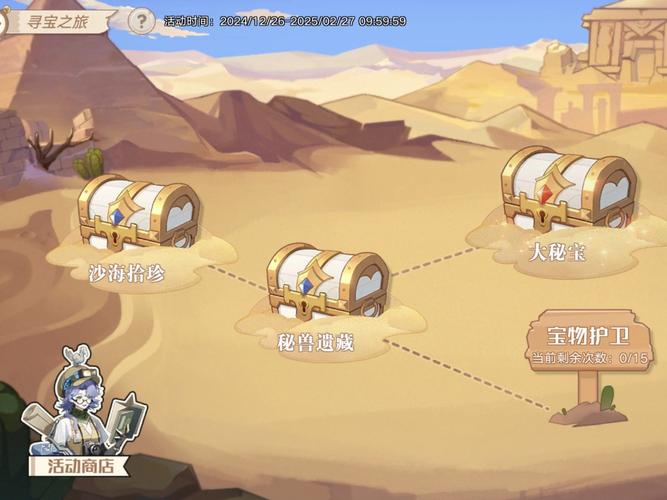Show the question mark help info
667x500 pixels.
coord(143,20)
